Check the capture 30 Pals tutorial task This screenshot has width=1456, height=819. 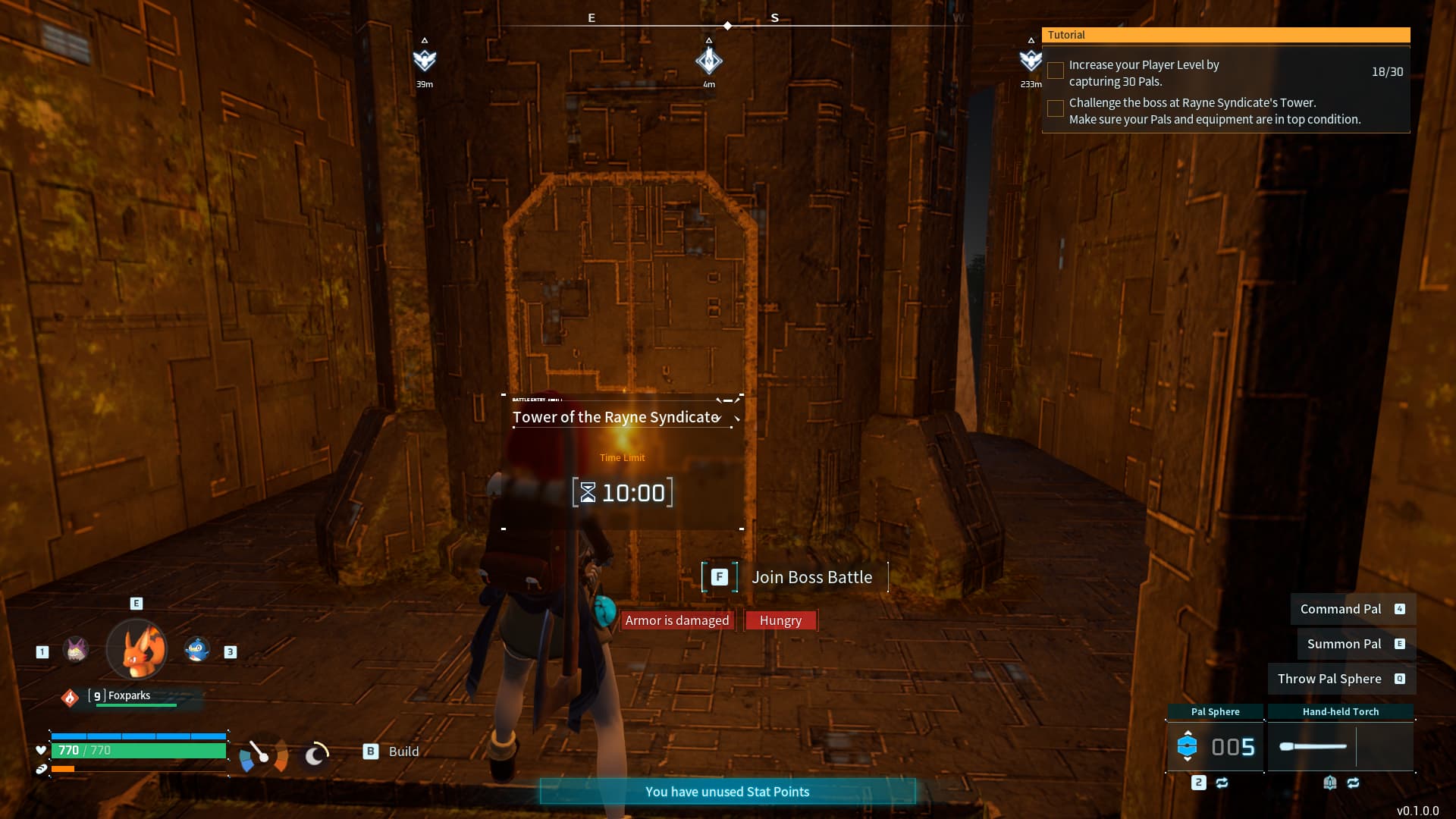pos(1055,71)
